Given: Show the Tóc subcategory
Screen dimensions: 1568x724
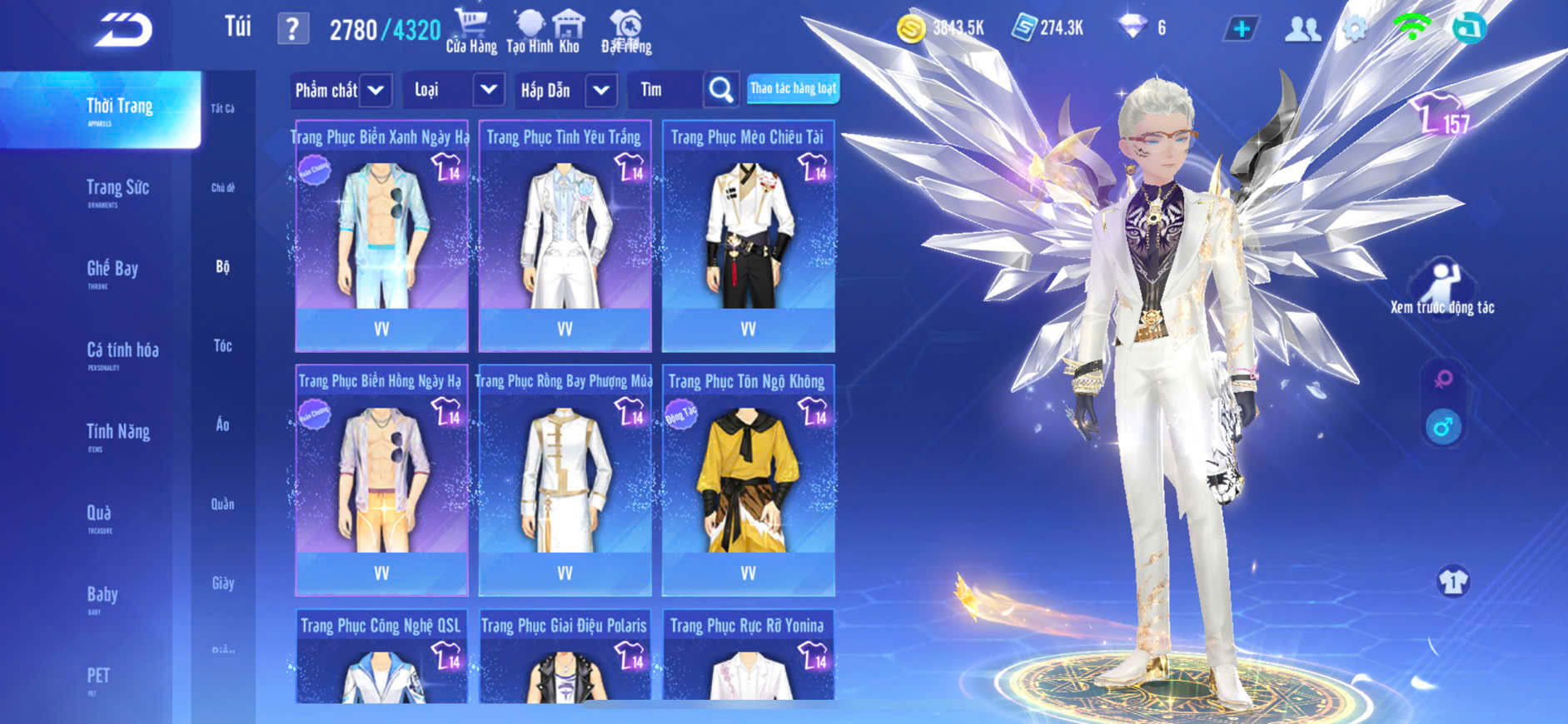Looking at the screenshot, I should (x=222, y=345).
